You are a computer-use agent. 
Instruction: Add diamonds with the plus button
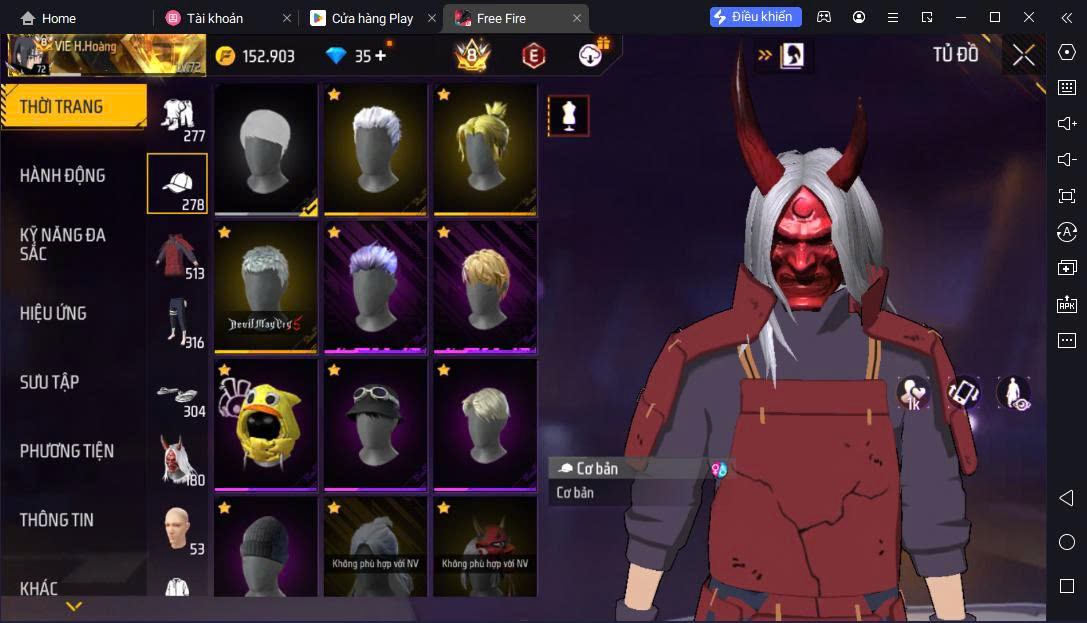[380, 56]
